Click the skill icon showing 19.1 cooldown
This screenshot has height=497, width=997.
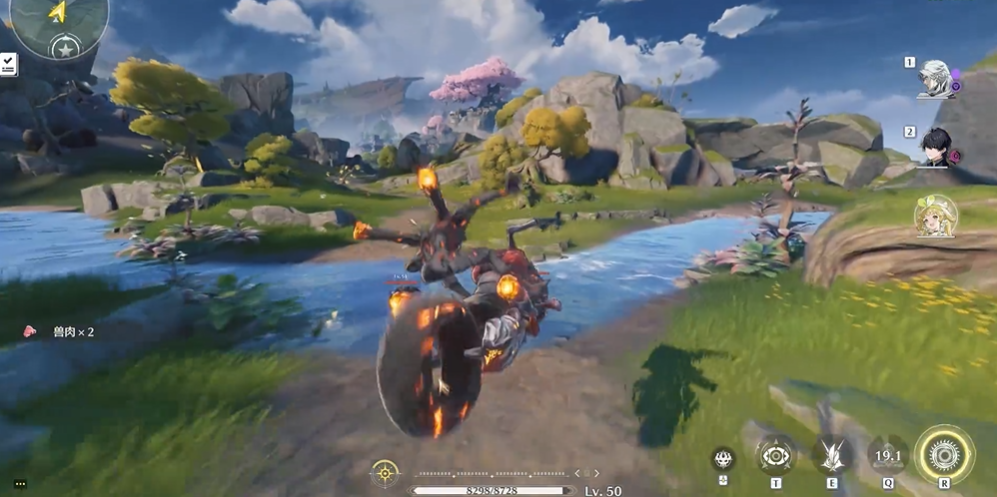887,455
